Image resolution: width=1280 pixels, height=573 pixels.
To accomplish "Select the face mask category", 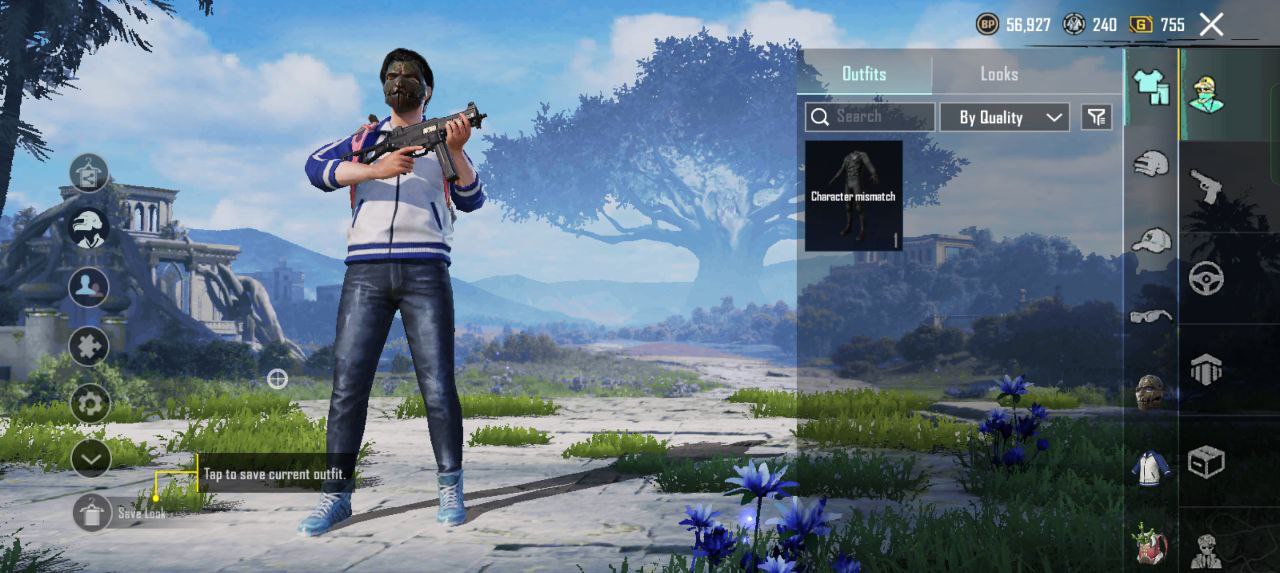I will pyautogui.click(x=1151, y=392).
